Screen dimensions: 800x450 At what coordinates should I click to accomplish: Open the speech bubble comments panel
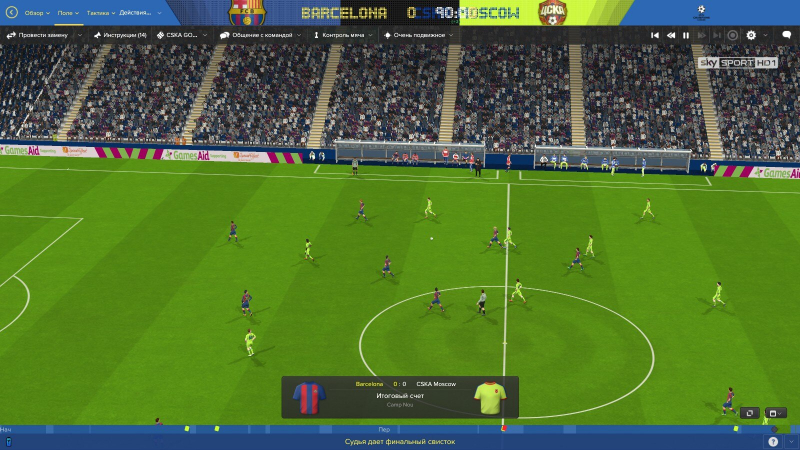pos(787,35)
